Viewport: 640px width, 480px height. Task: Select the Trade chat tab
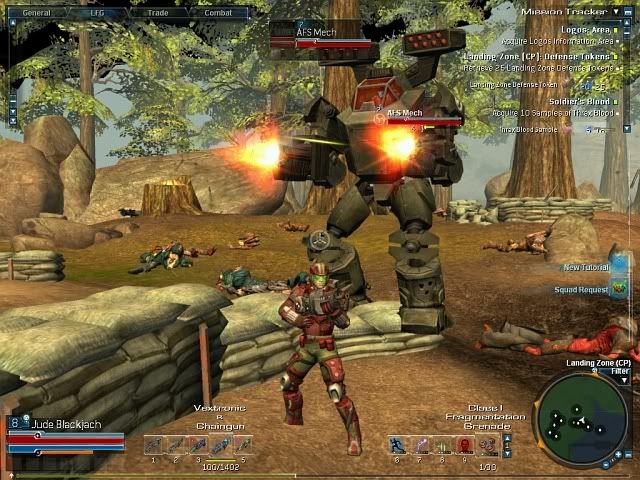coord(158,13)
